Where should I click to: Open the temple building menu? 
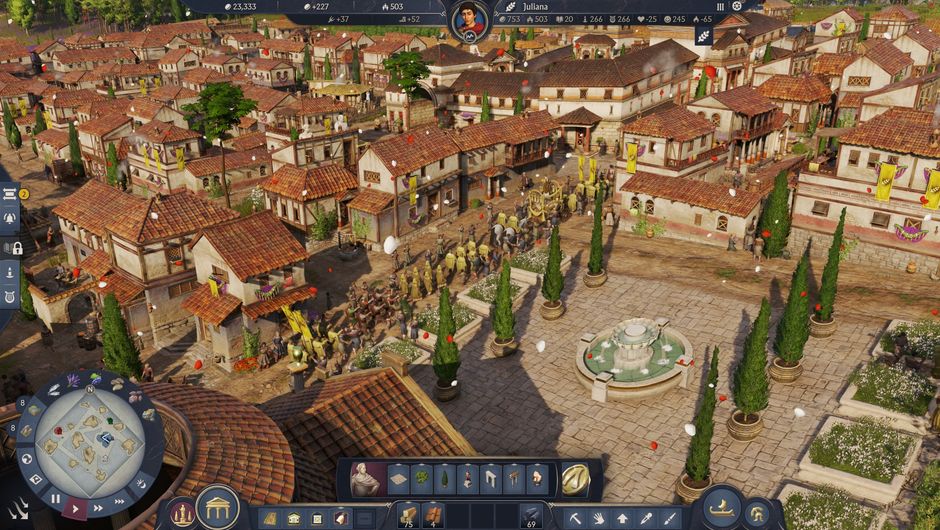click(x=217, y=507)
